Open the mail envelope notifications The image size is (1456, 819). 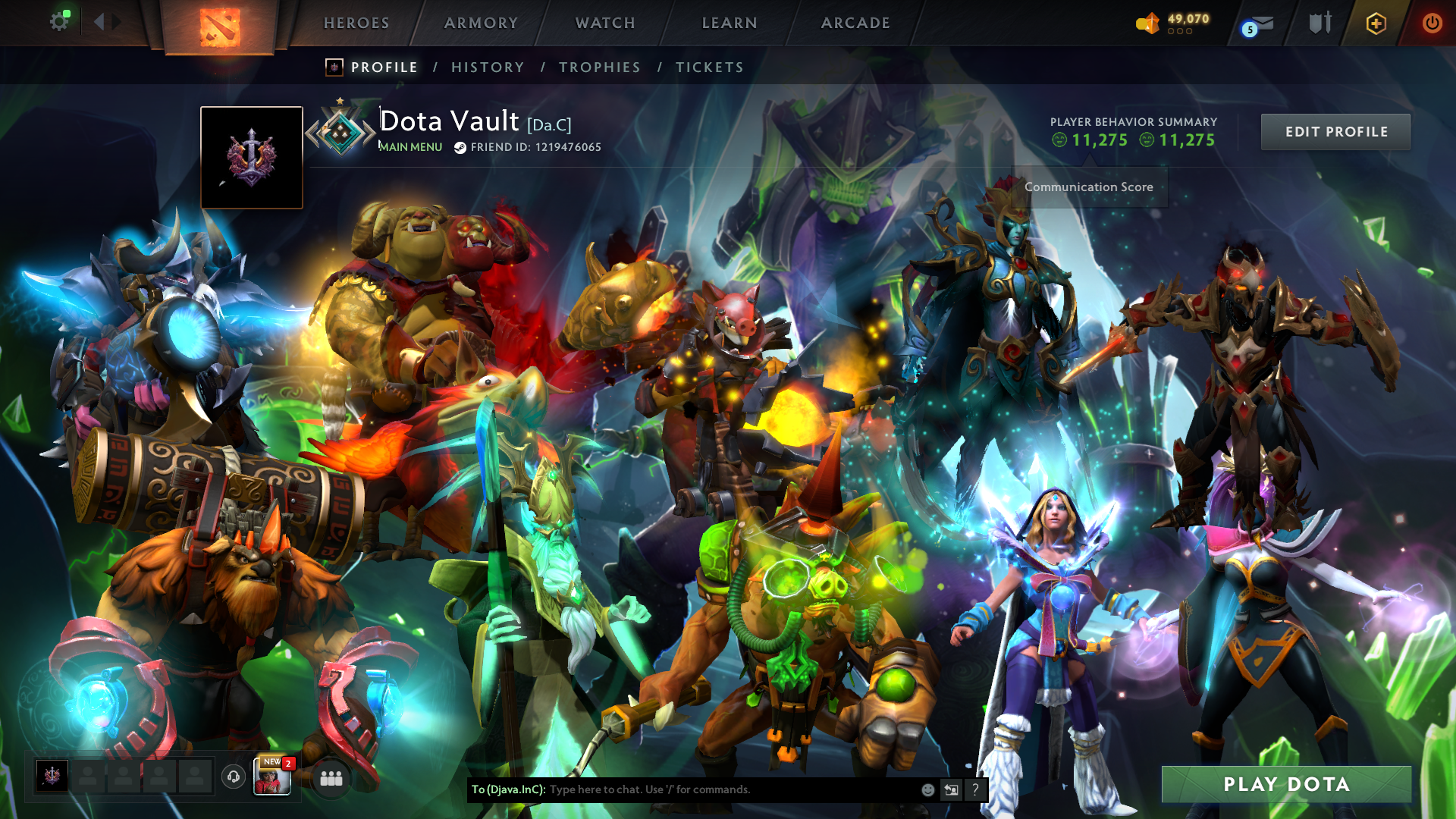(x=1260, y=24)
